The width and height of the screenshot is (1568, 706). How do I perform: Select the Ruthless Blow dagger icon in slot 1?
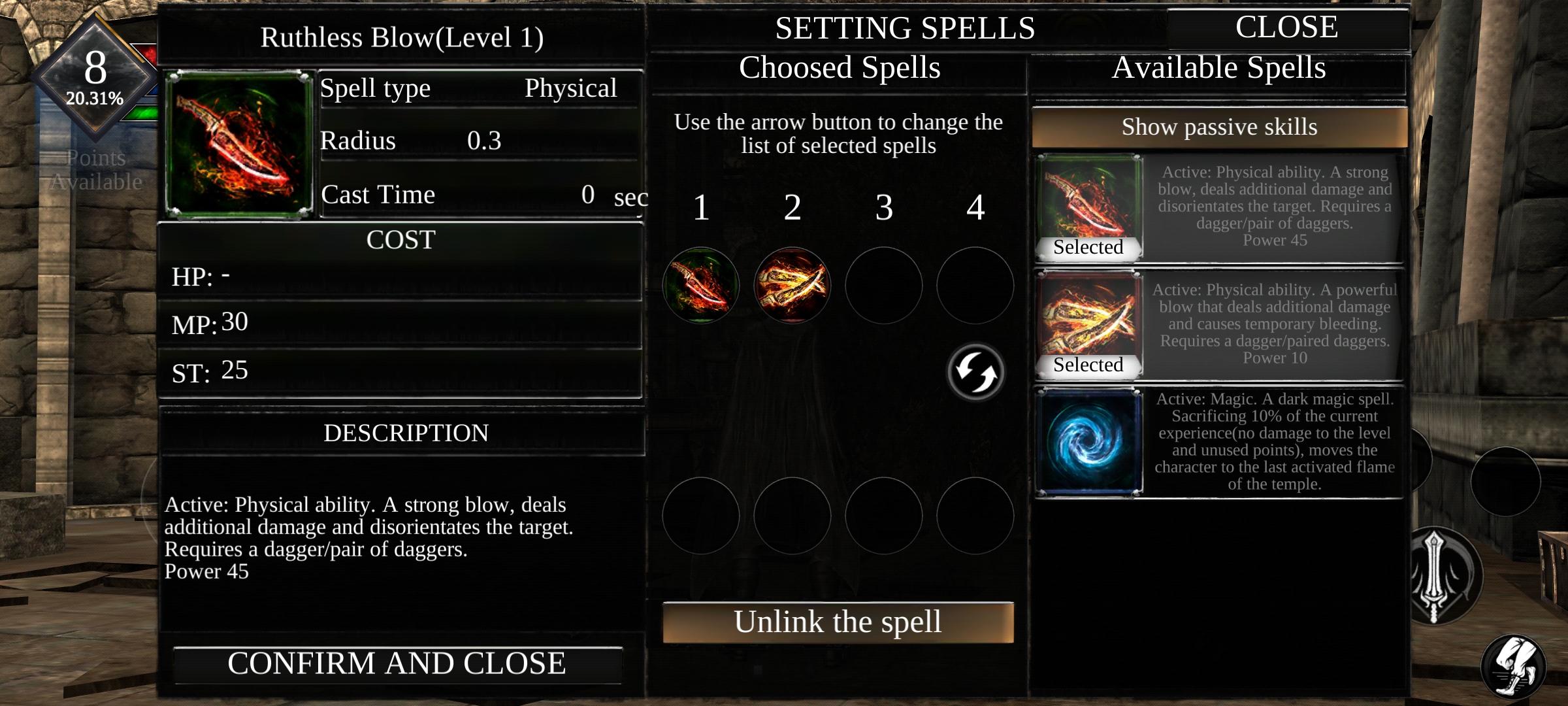pos(701,286)
